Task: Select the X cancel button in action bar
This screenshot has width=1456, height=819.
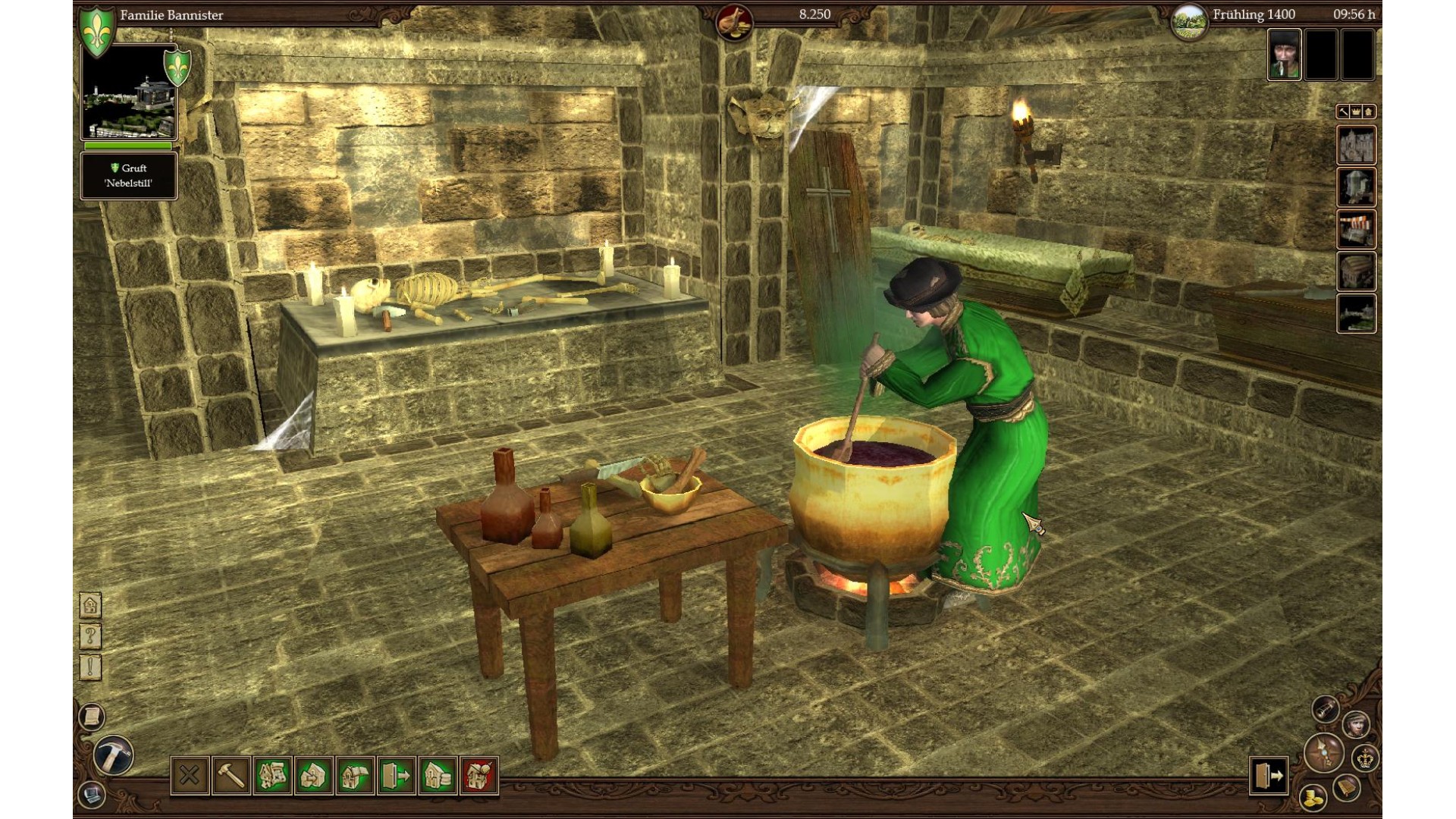Action: click(190, 775)
